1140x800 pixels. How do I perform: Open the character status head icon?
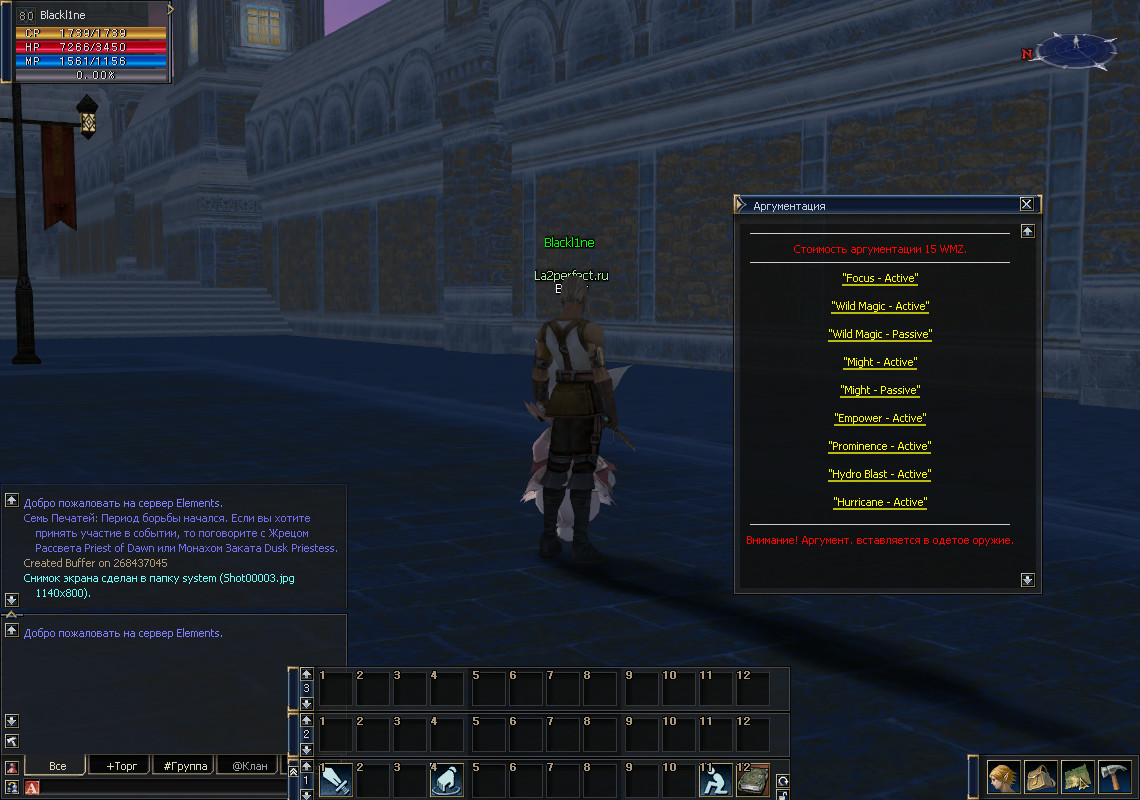1003,776
